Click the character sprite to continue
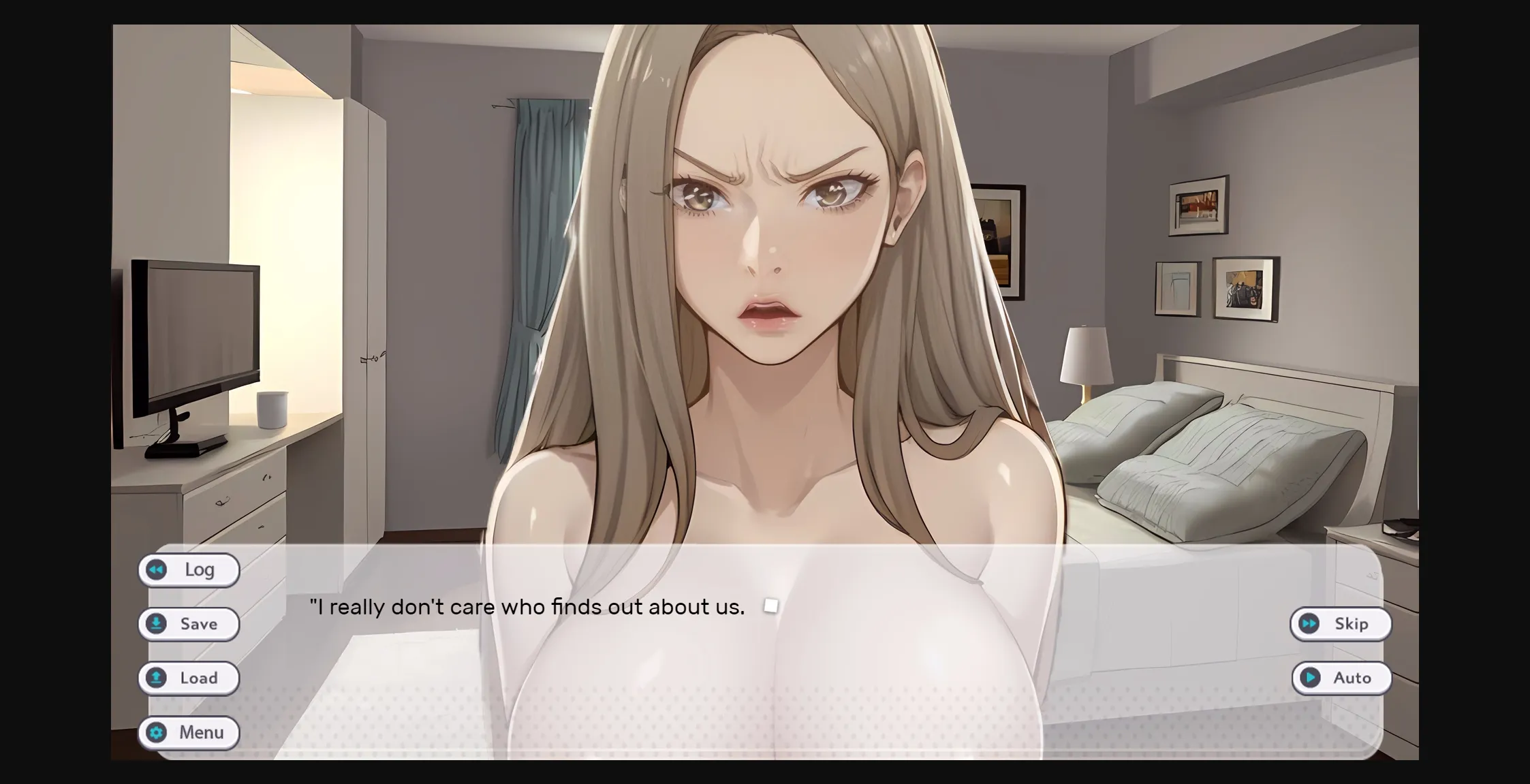The width and height of the screenshot is (1530, 784). click(x=763, y=272)
